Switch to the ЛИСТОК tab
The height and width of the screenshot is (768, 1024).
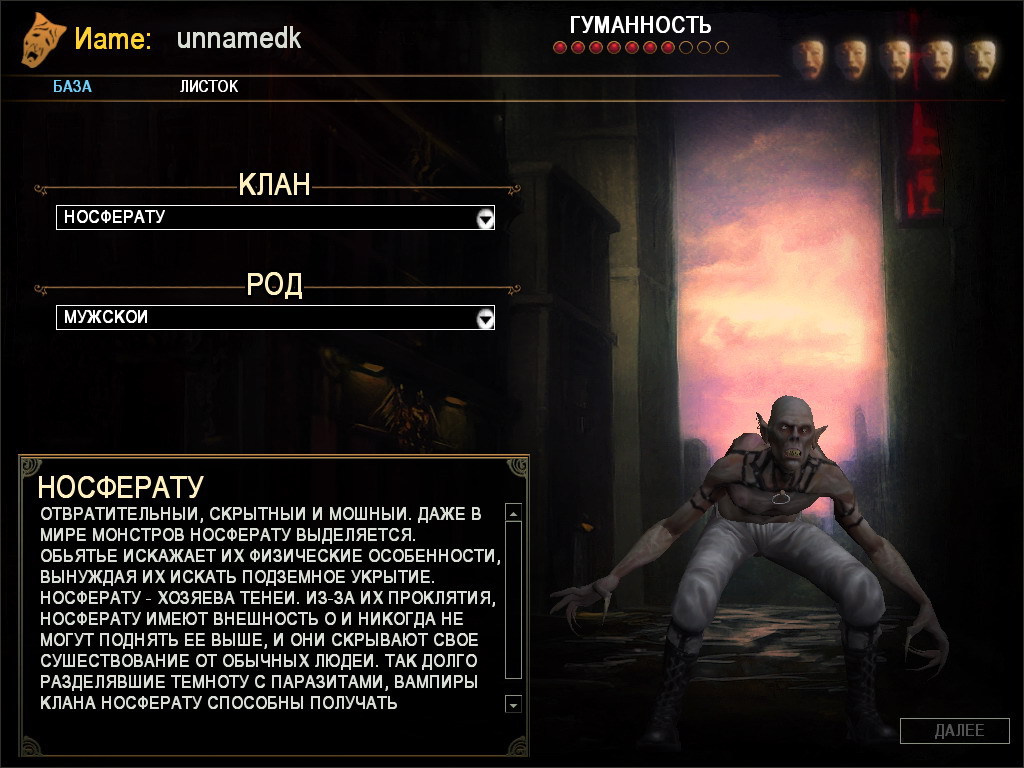tap(209, 87)
